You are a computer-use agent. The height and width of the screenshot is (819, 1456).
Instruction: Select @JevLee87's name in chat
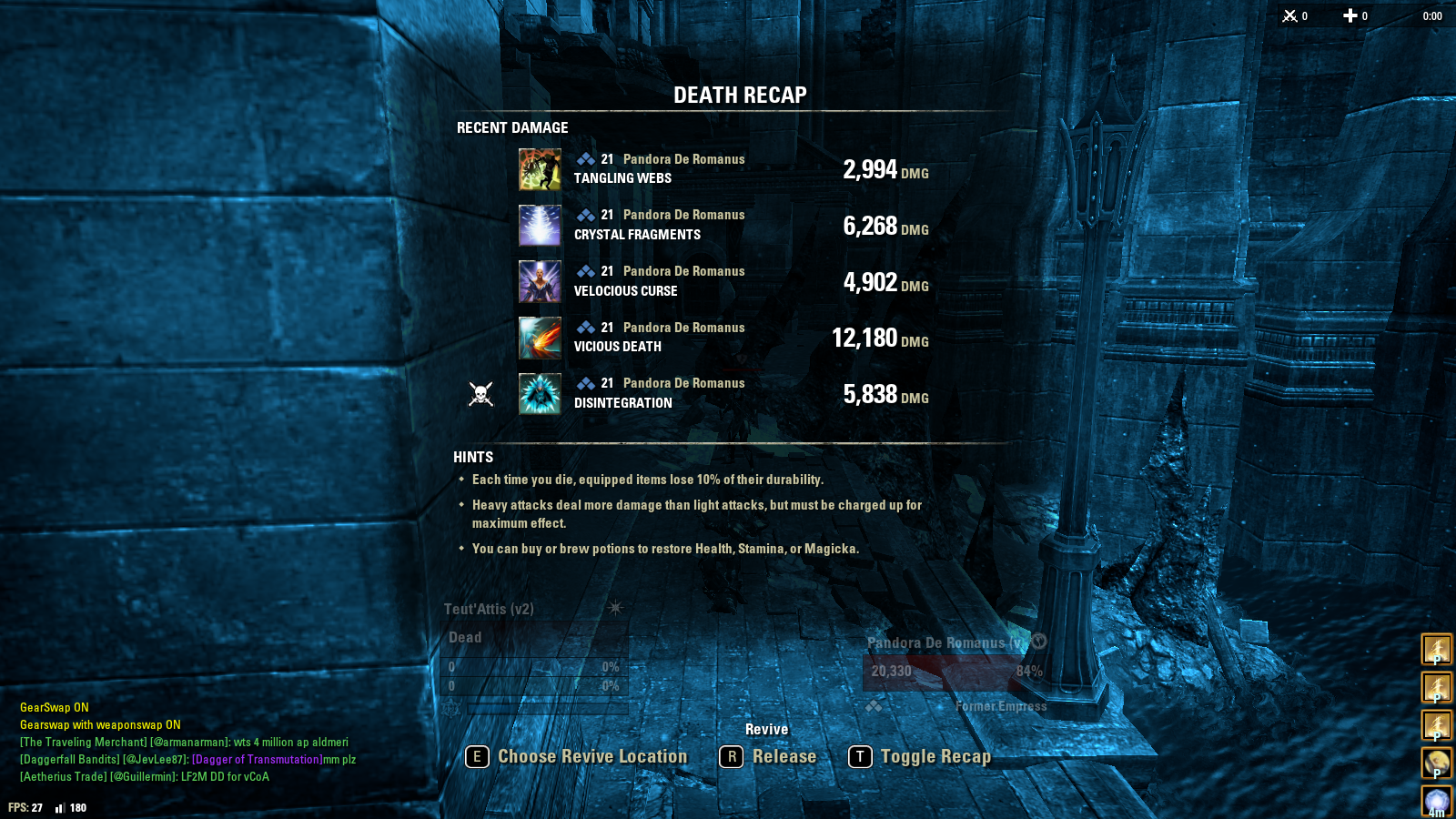[156, 760]
